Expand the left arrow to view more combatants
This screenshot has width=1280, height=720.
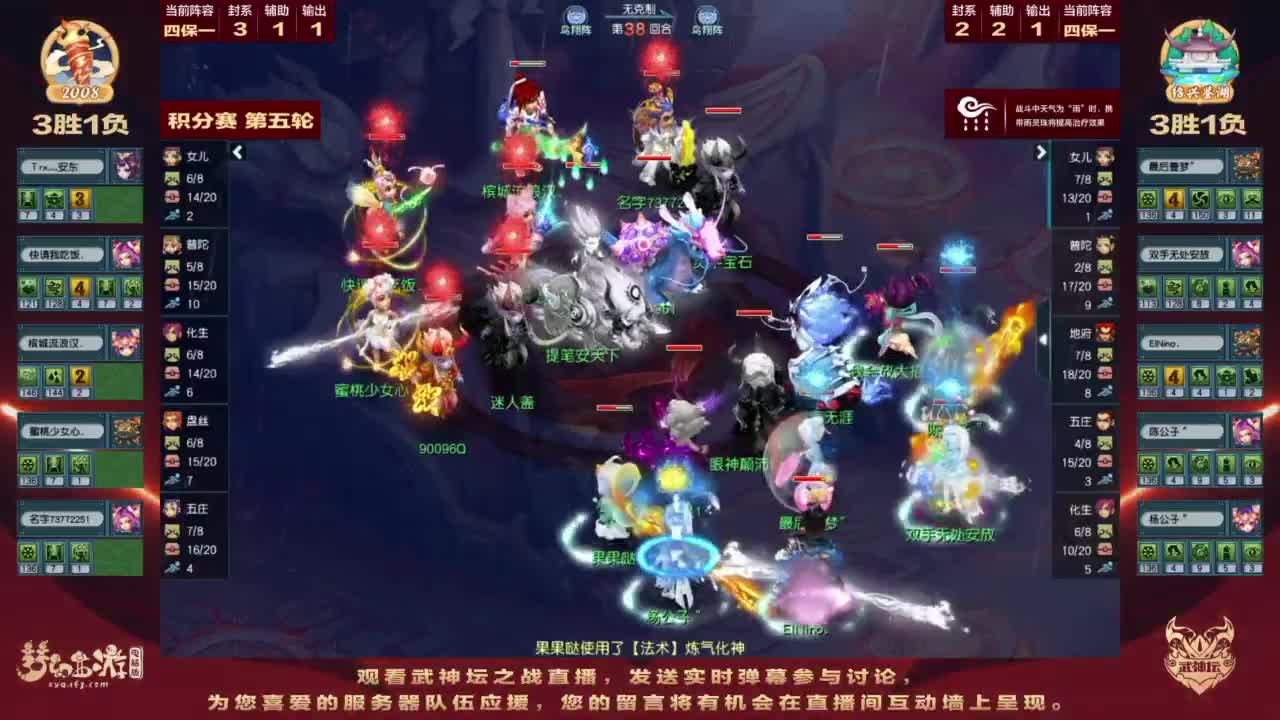(x=238, y=154)
